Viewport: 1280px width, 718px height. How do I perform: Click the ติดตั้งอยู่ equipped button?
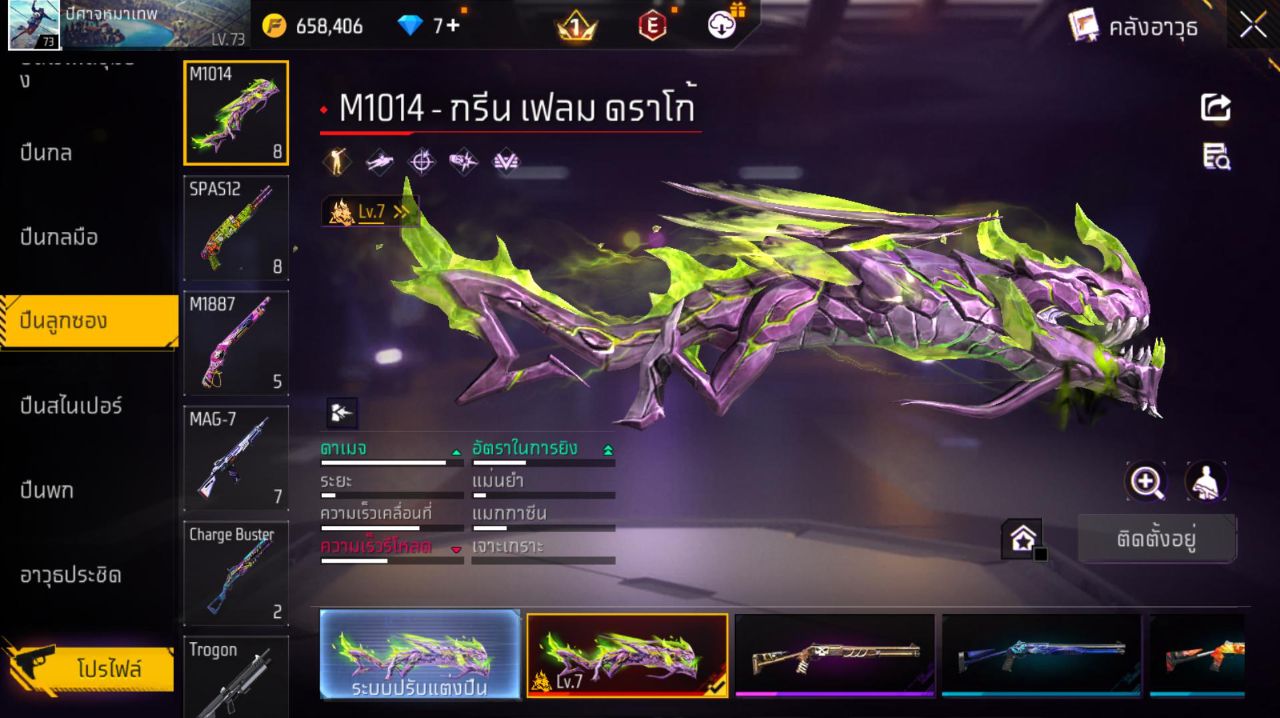point(1157,540)
